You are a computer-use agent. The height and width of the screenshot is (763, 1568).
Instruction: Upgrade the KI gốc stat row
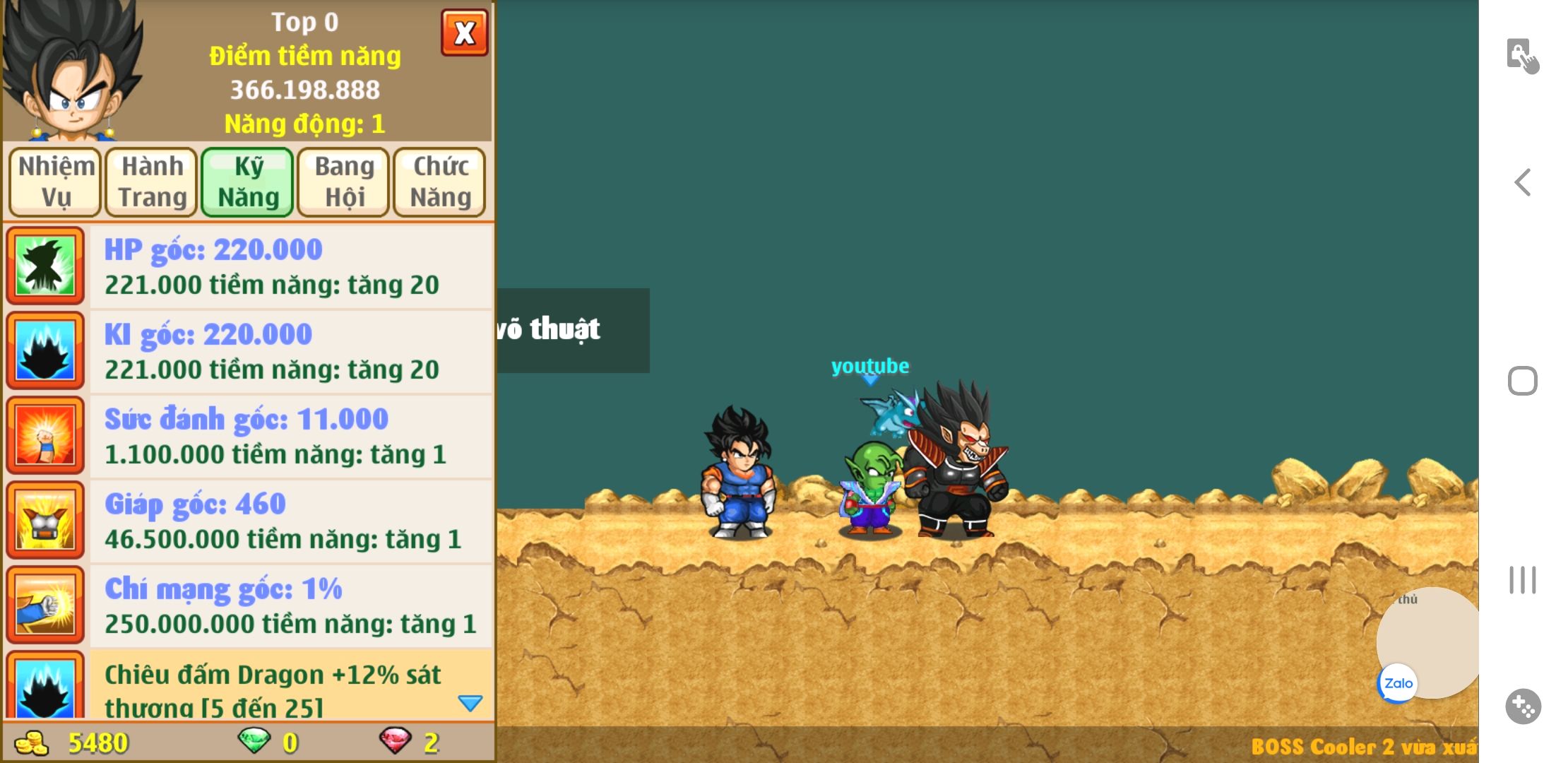click(290, 351)
